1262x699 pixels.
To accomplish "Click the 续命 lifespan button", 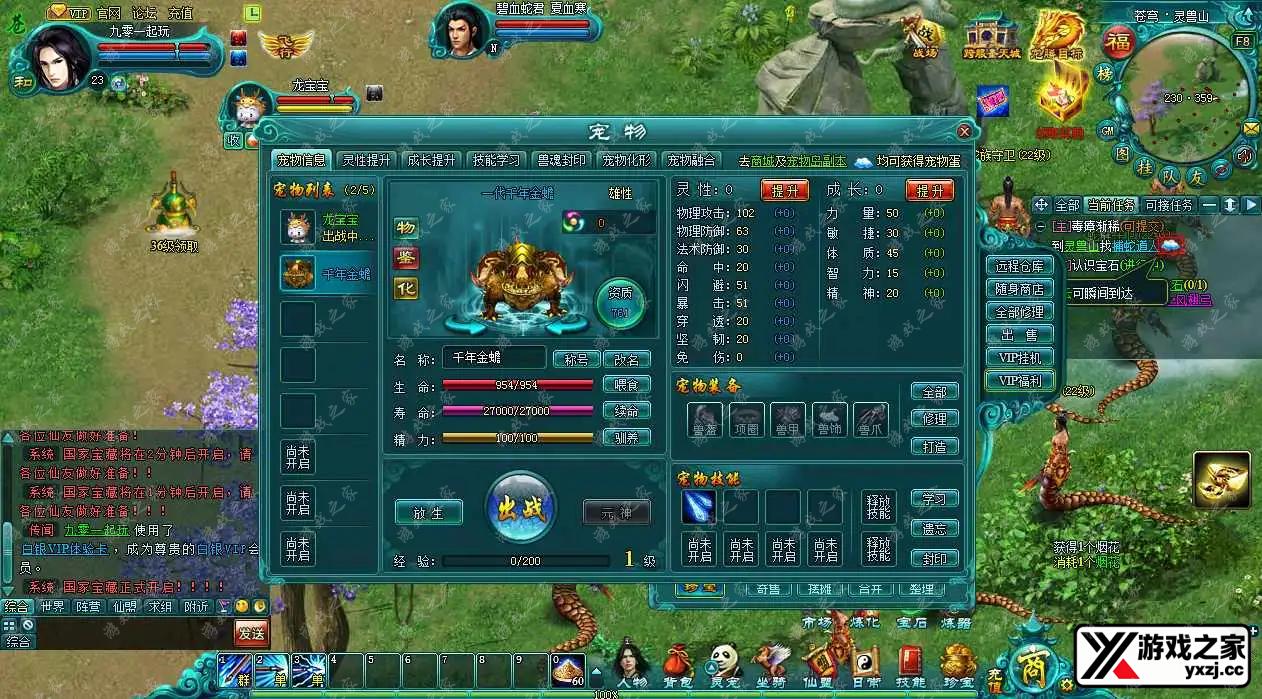I will 627,411.
